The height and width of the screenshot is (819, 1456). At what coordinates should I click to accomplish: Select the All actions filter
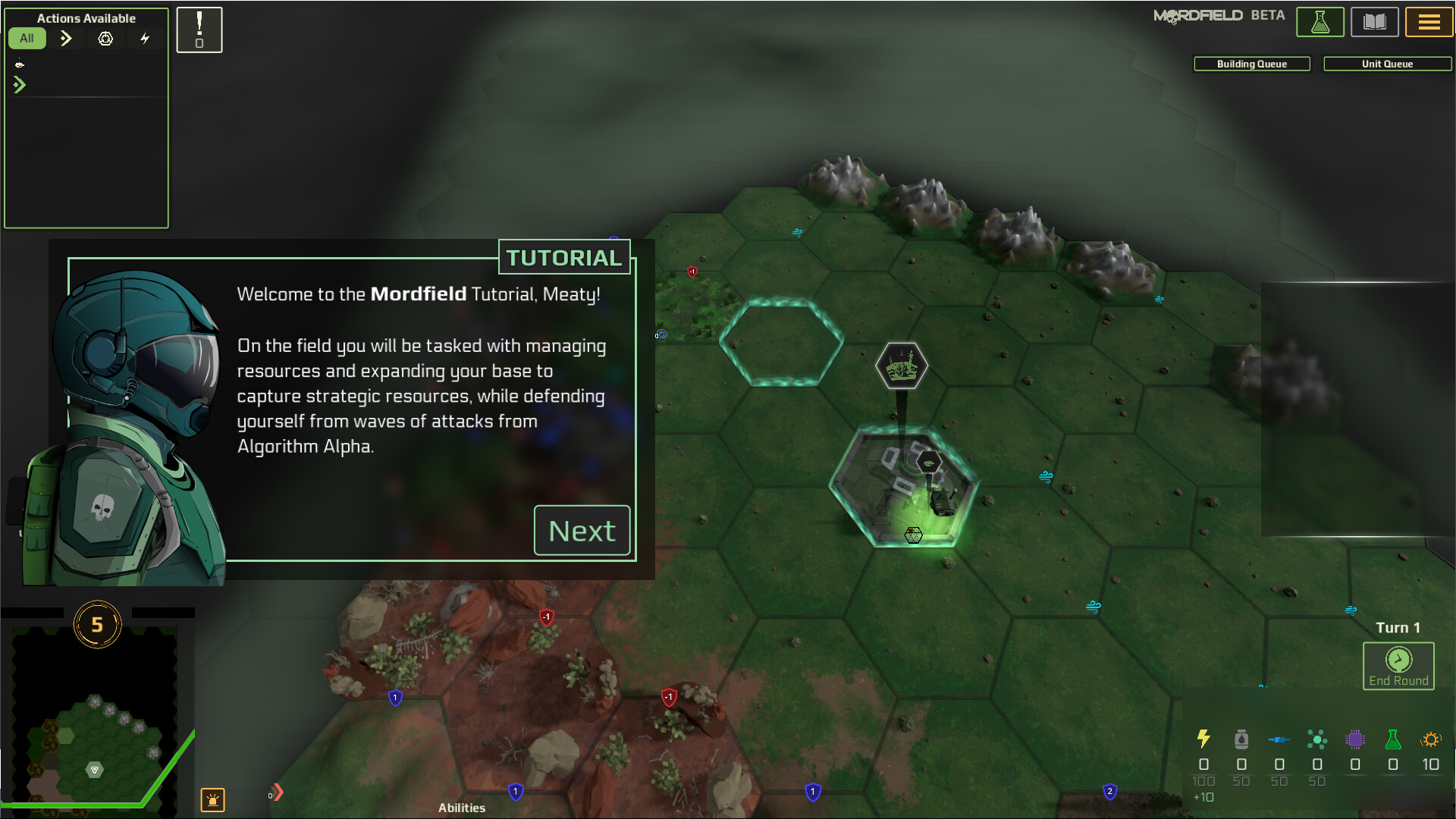click(27, 38)
